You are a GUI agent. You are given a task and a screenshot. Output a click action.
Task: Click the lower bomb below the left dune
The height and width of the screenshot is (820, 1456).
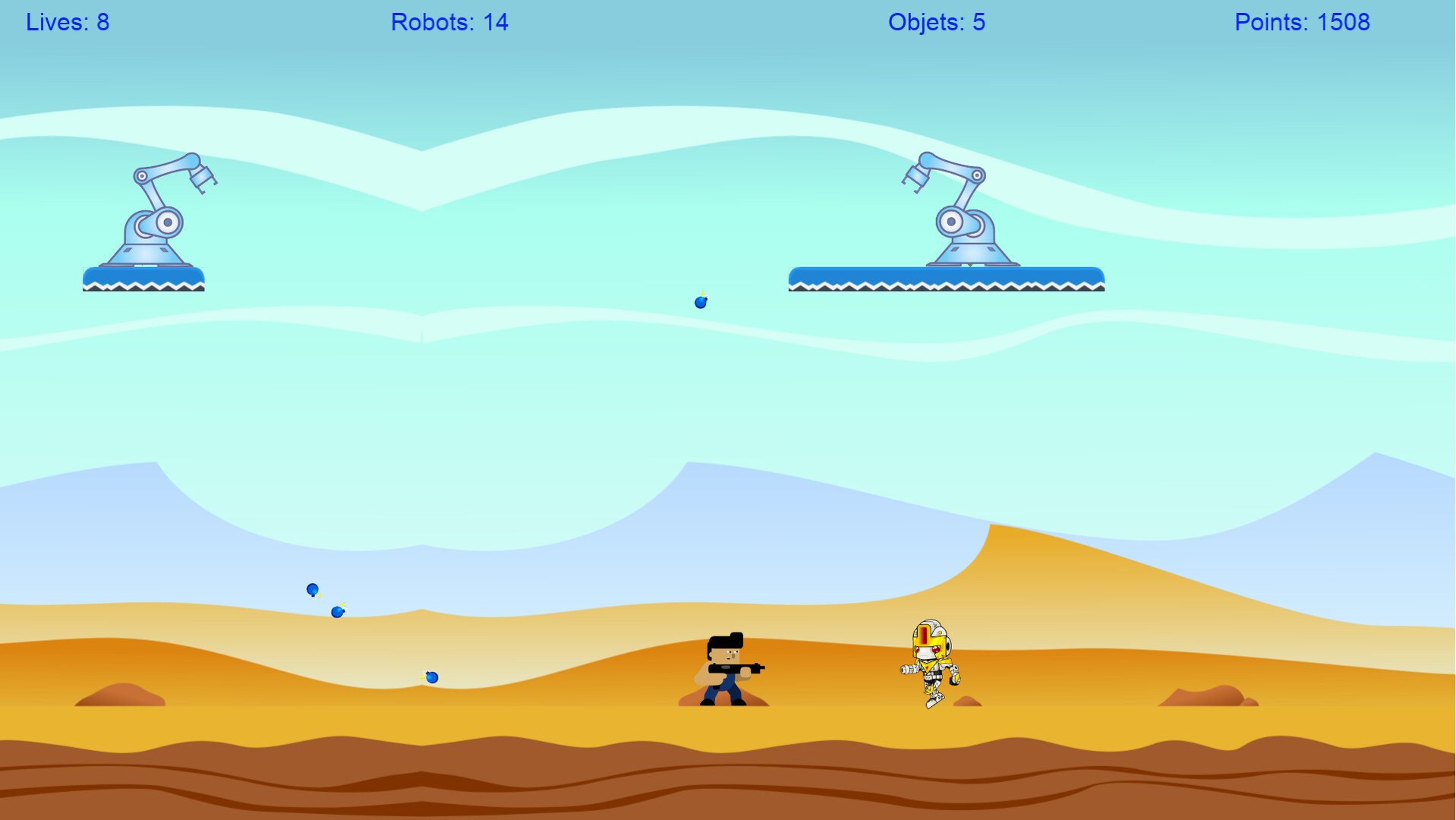pos(336,610)
